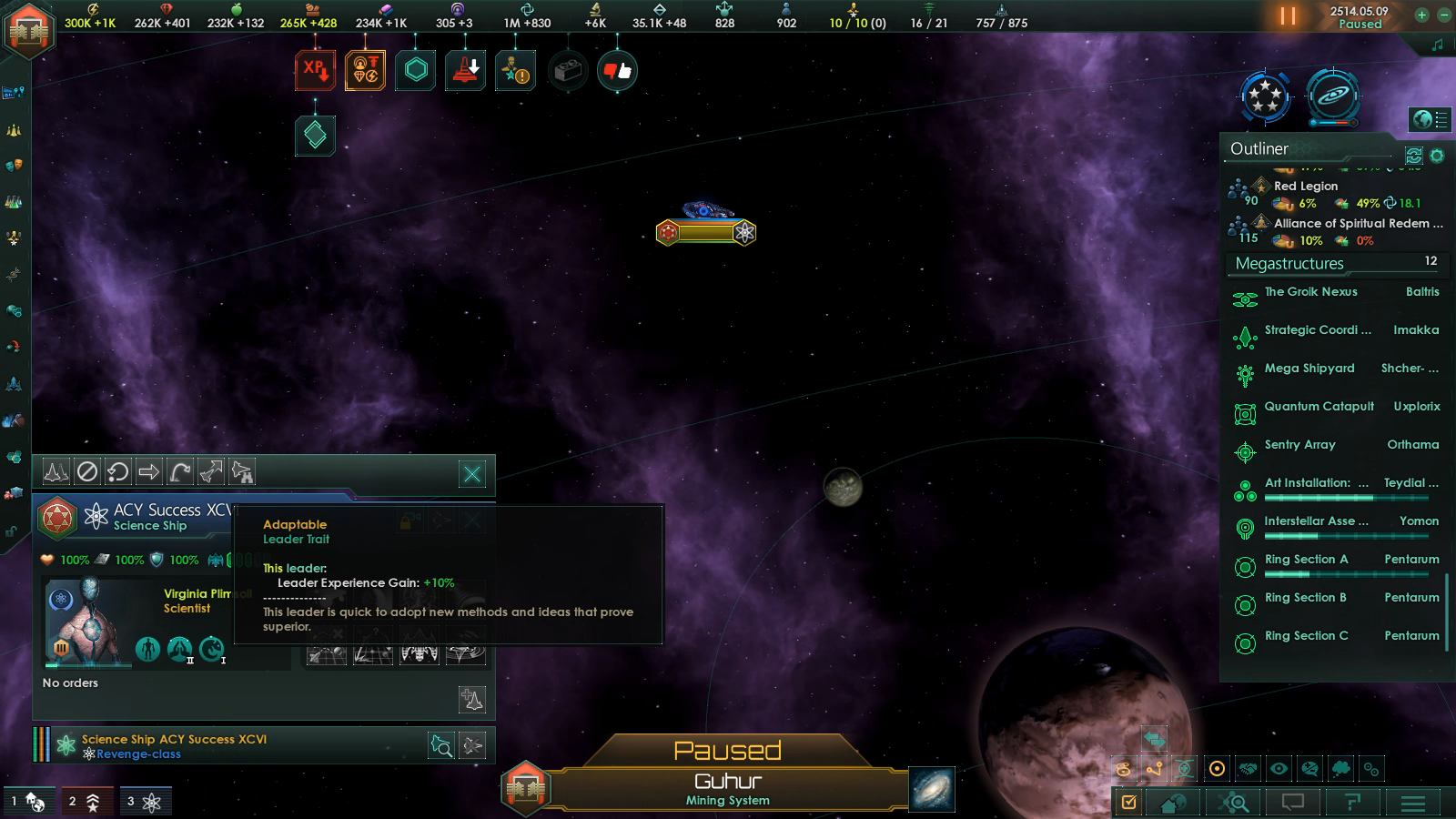Click the Guhur Mining System name
This screenshot has height=819, width=1456.
pos(728,780)
